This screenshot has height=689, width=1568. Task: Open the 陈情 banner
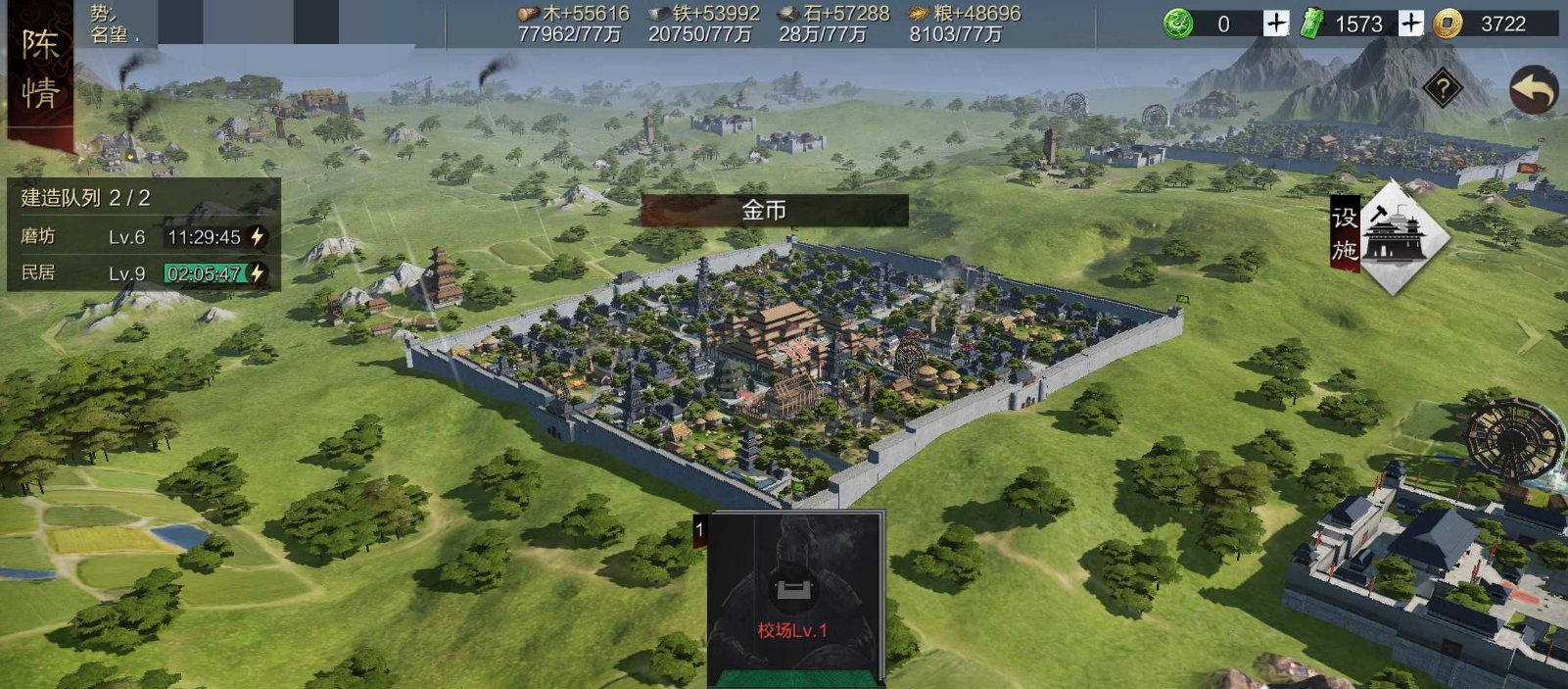pyautogui.click(x=39, y=71)
